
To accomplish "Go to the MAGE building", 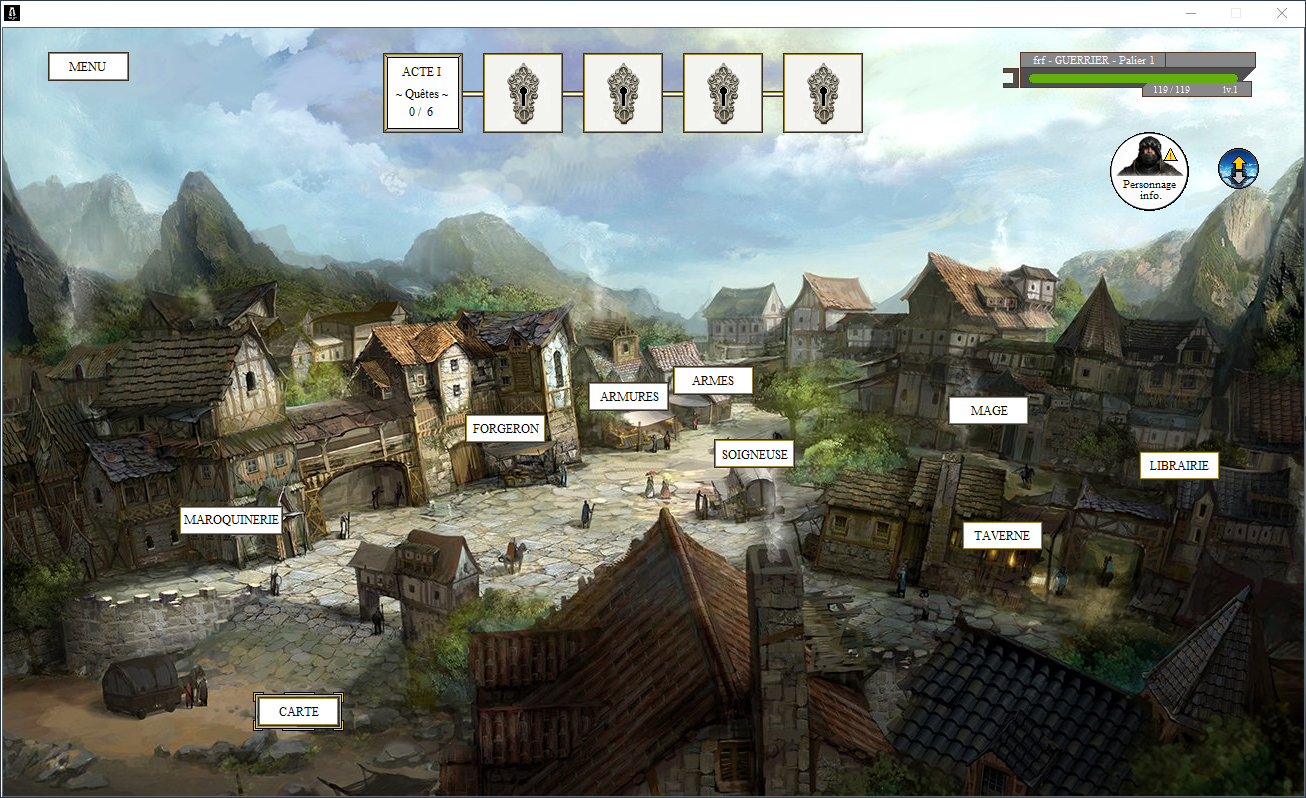I will point(989,411).
